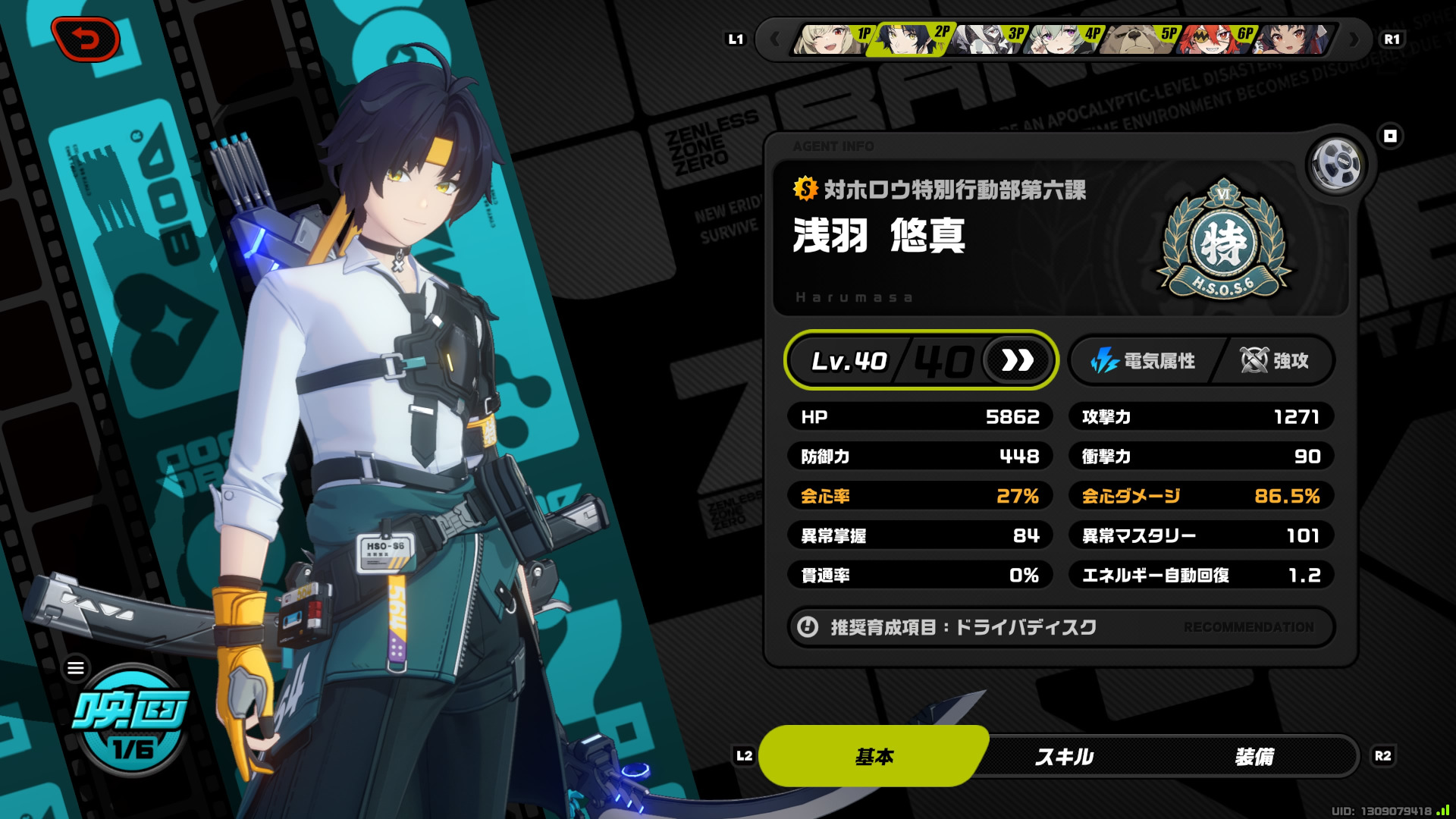1456x819 pixels.
Task: Show the 電気属性 attribute details
Action: (x=1144, y=361)
